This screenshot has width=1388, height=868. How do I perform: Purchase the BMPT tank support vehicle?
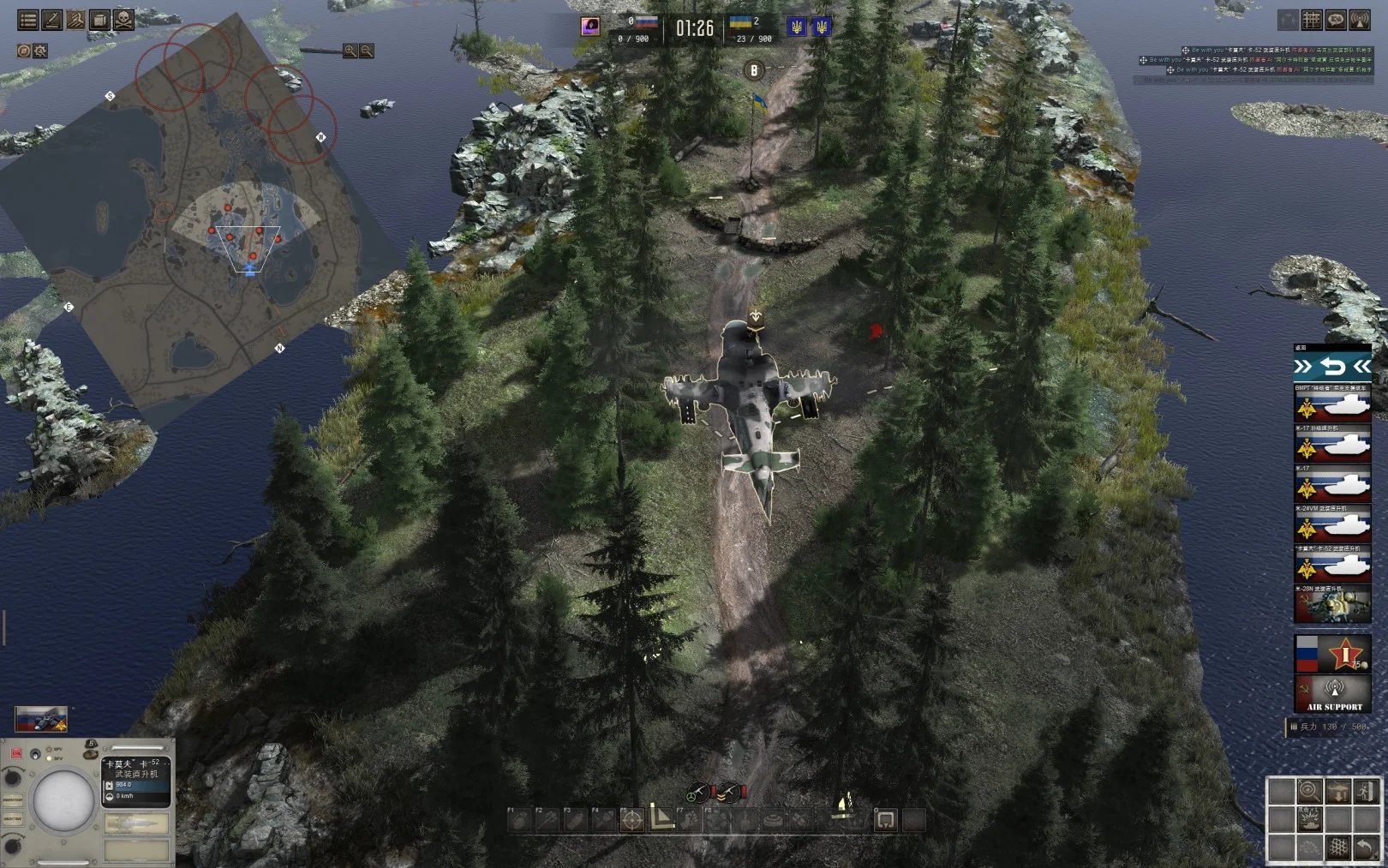pos(1332,404)
